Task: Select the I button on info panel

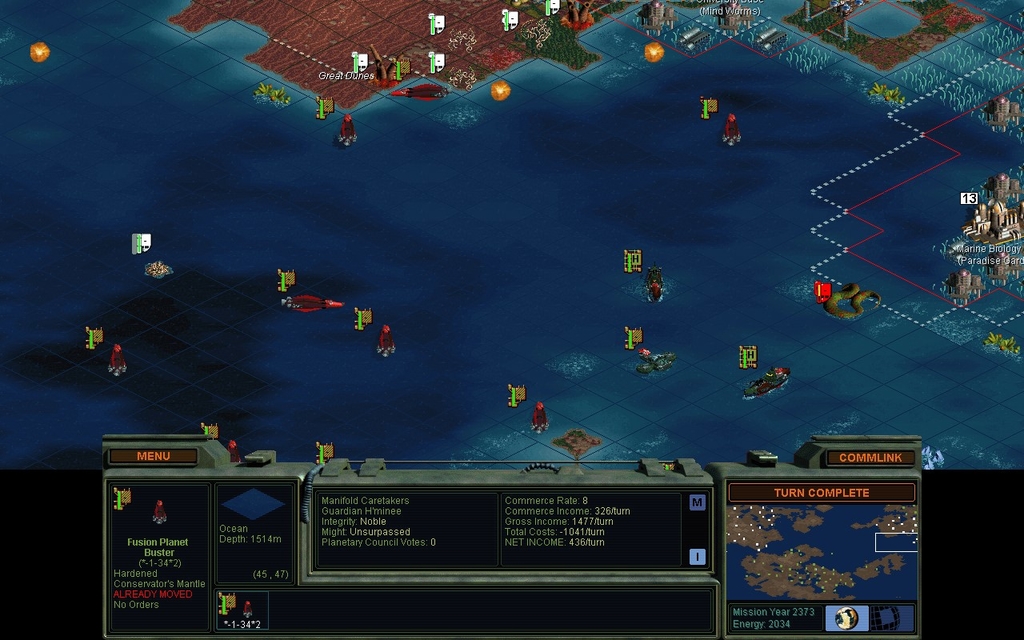Action: click(697, 556)
